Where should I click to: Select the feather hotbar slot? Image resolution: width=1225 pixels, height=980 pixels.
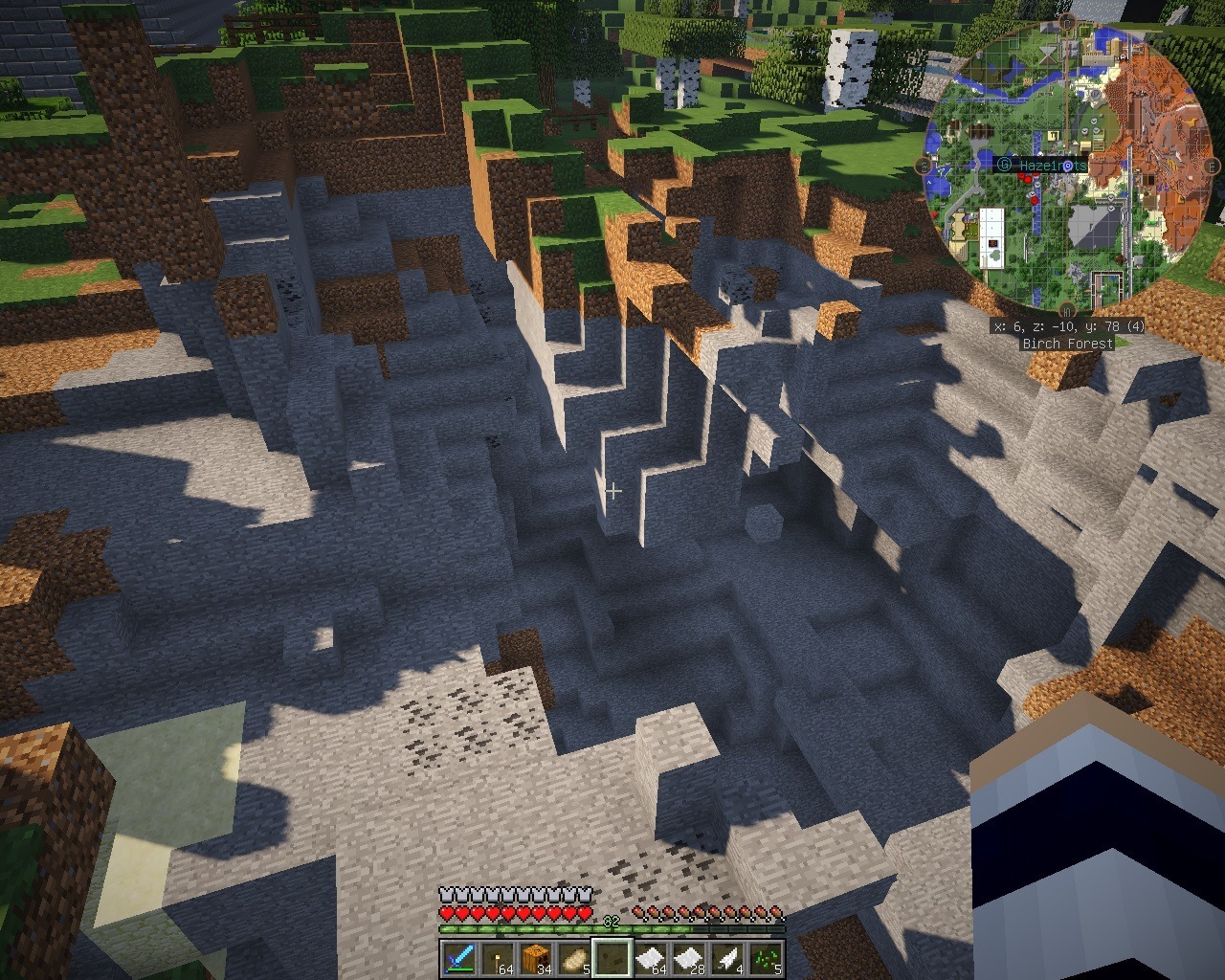(x=726, y=956)
